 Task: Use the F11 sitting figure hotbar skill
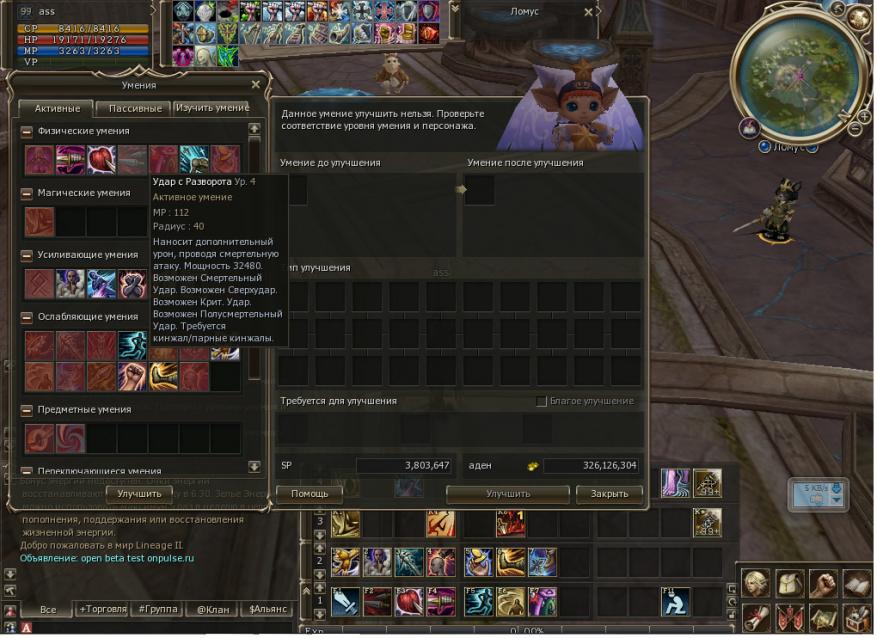674,601
